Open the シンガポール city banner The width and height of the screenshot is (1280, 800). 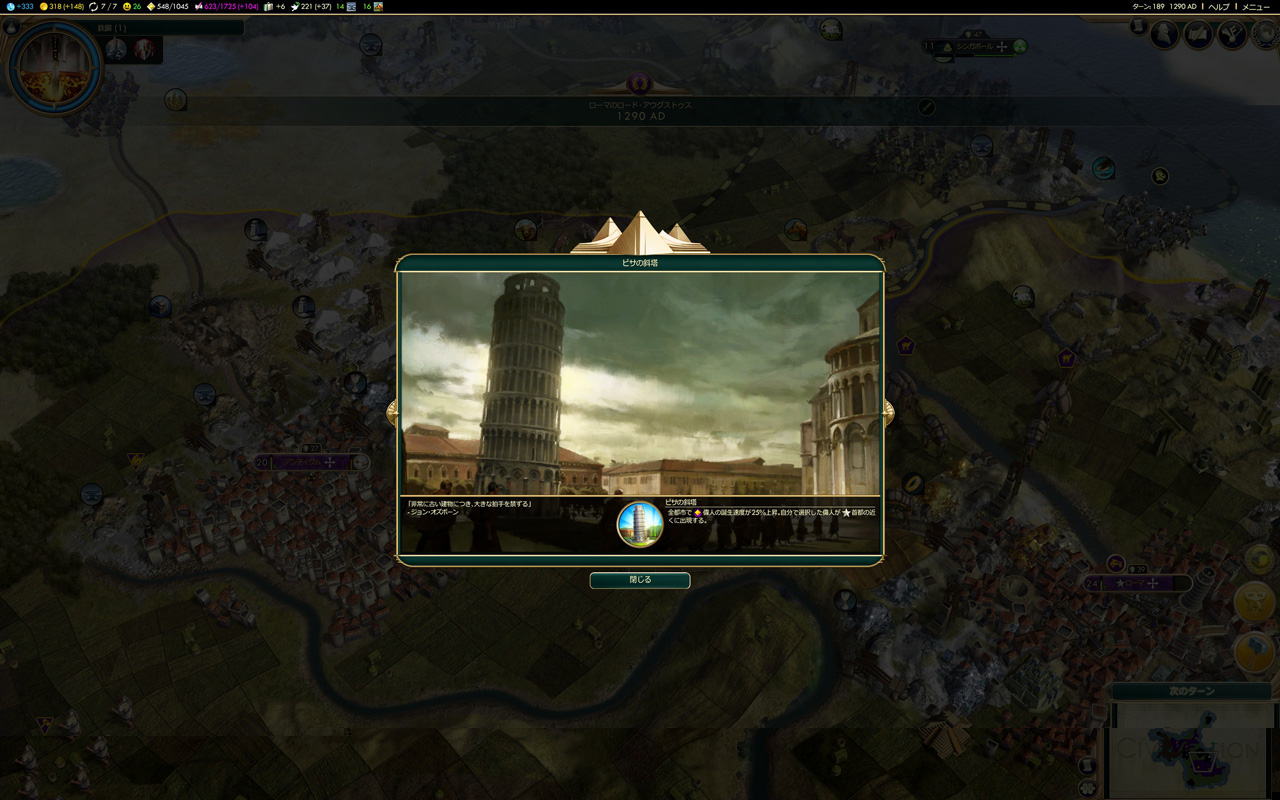coord(975,47)
